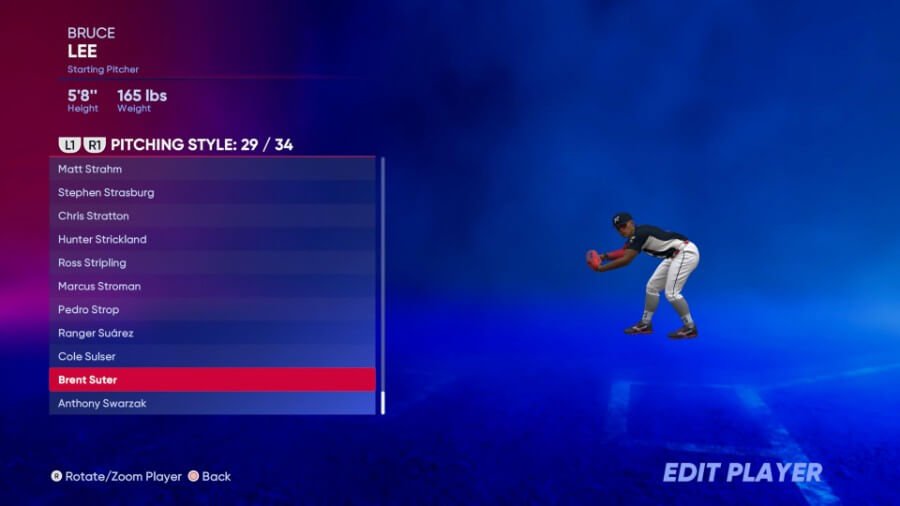This screenshot has width=900, height=506.
Task: Click the pitching style list scrollbar
Action: tap(382, 402)
